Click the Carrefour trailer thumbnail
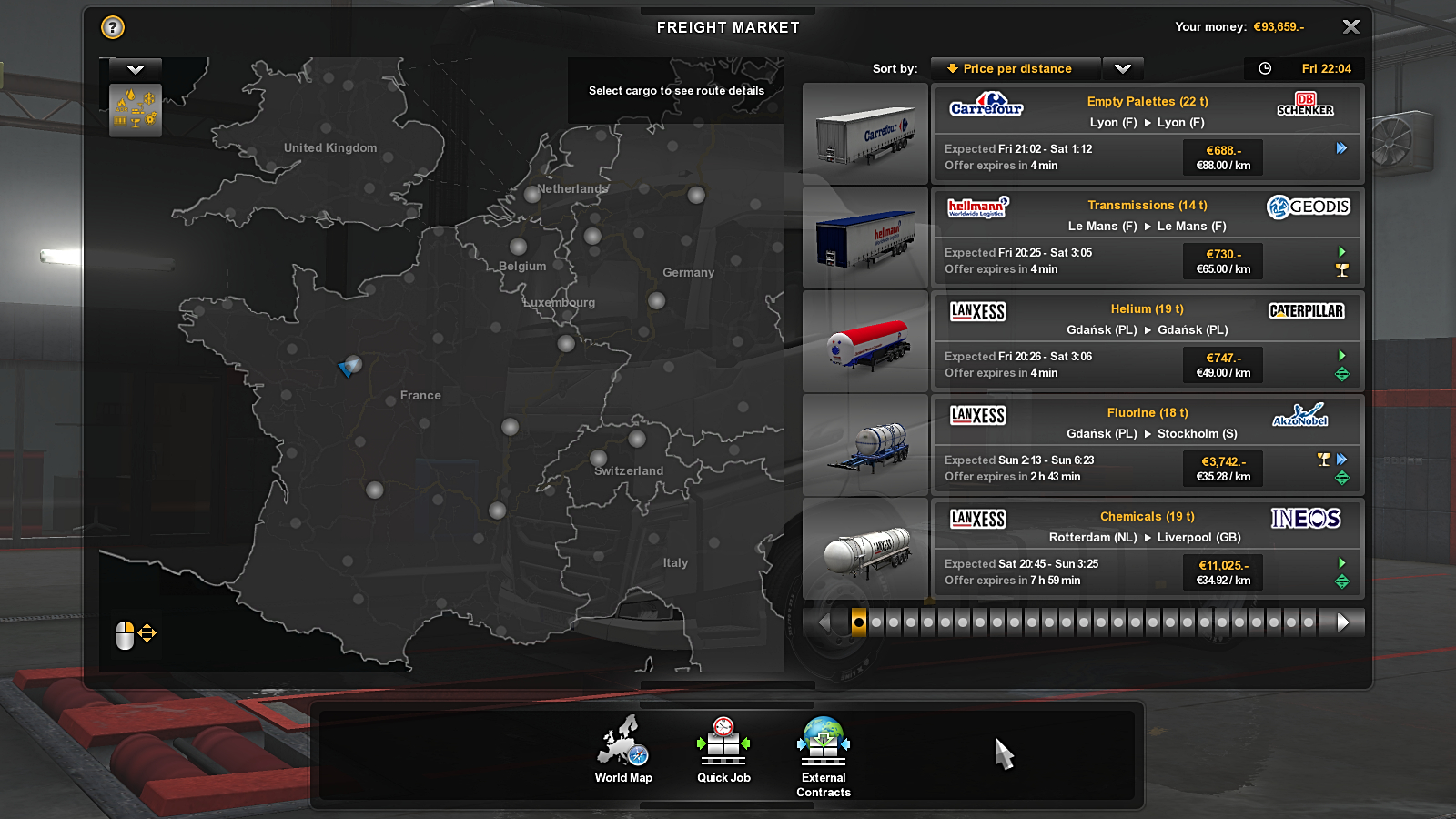Viewport: 1456px width, 819px height. pyautogui.click(x=865, y=135)
